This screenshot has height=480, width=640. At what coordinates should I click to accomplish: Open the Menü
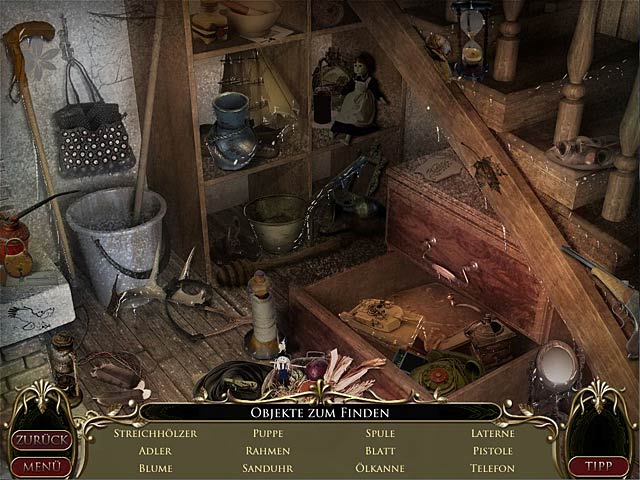click(41, 465)
